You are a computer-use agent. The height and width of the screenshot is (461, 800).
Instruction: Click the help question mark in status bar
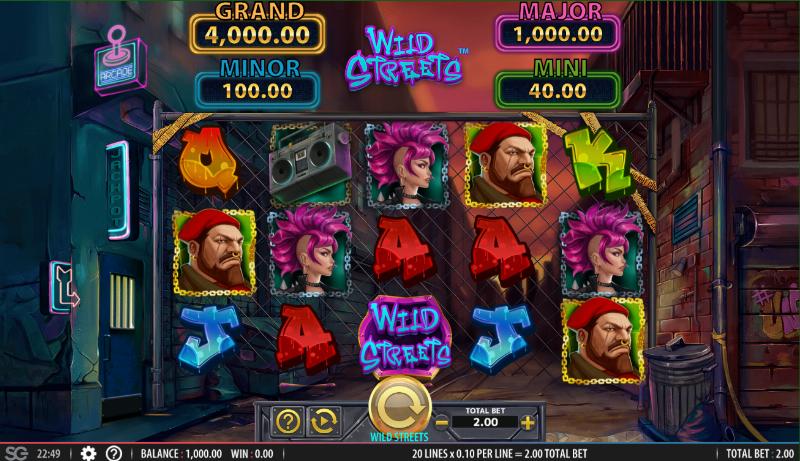pos(114,453)
